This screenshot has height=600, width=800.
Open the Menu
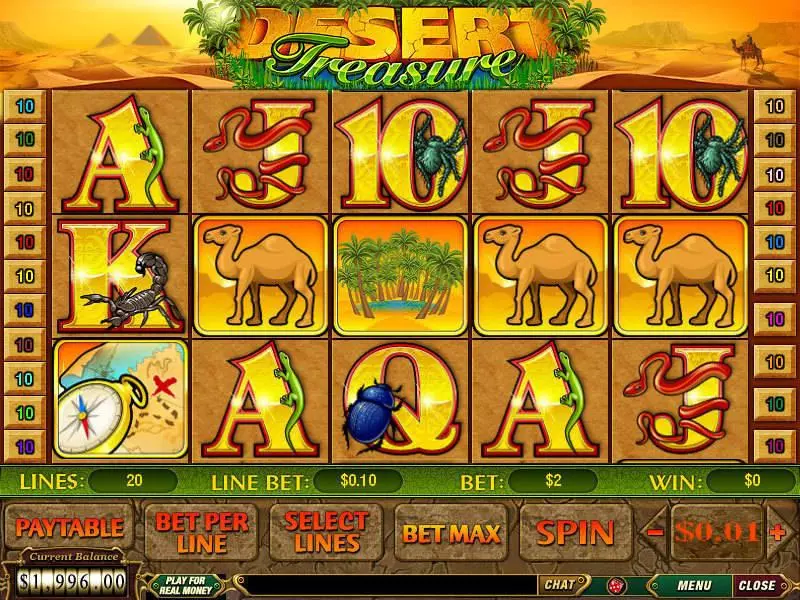click(693, 585)
